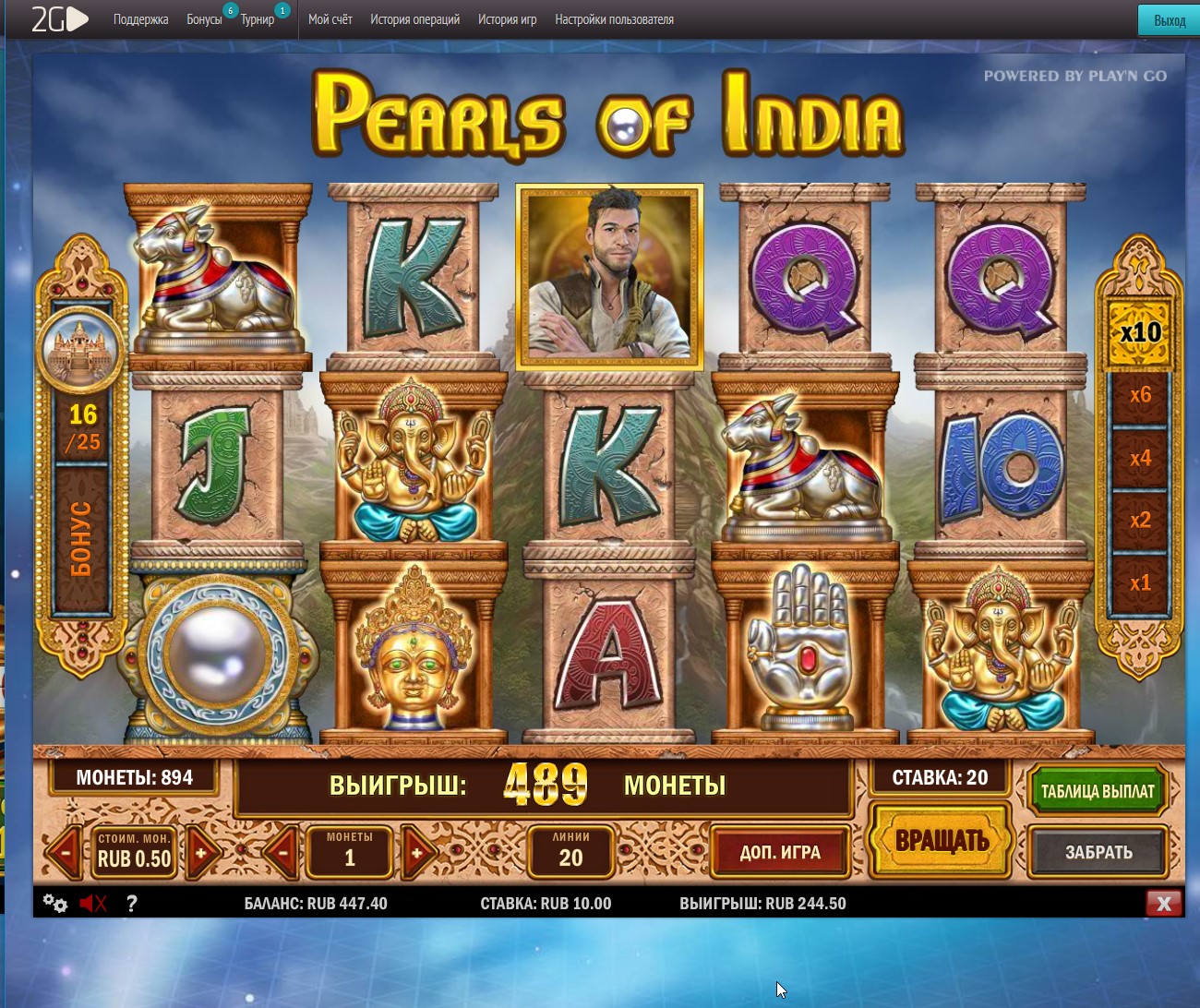Spin the reels with the ВРАЩАТЬ button

[x=942, y=840]
